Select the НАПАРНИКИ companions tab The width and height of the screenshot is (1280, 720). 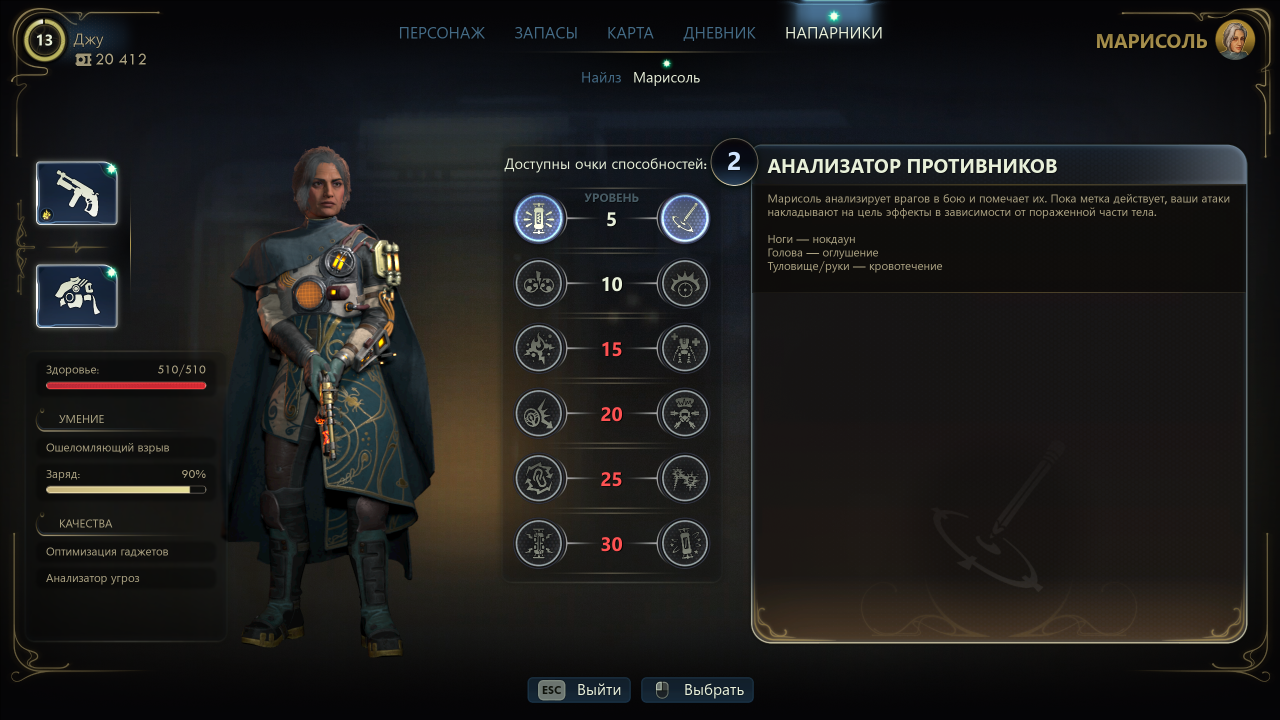(833, 33)
